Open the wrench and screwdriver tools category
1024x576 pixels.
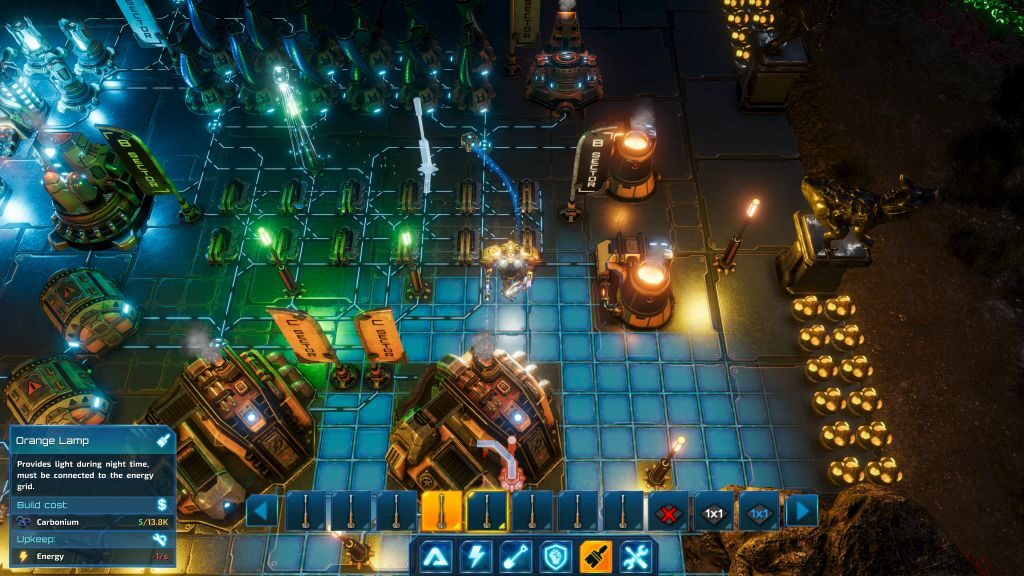[636, 556]
